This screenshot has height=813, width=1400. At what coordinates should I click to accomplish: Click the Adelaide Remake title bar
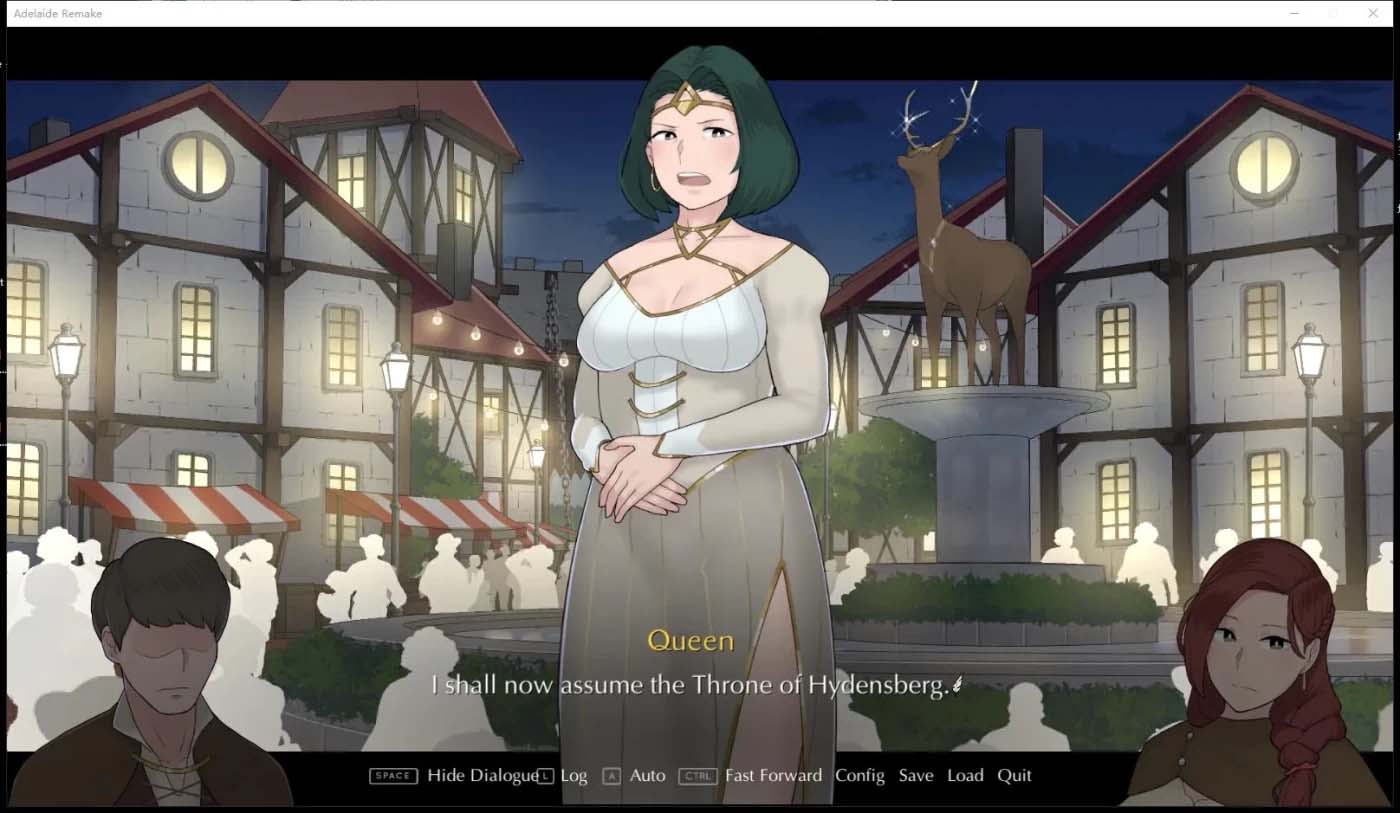(56, 13)
